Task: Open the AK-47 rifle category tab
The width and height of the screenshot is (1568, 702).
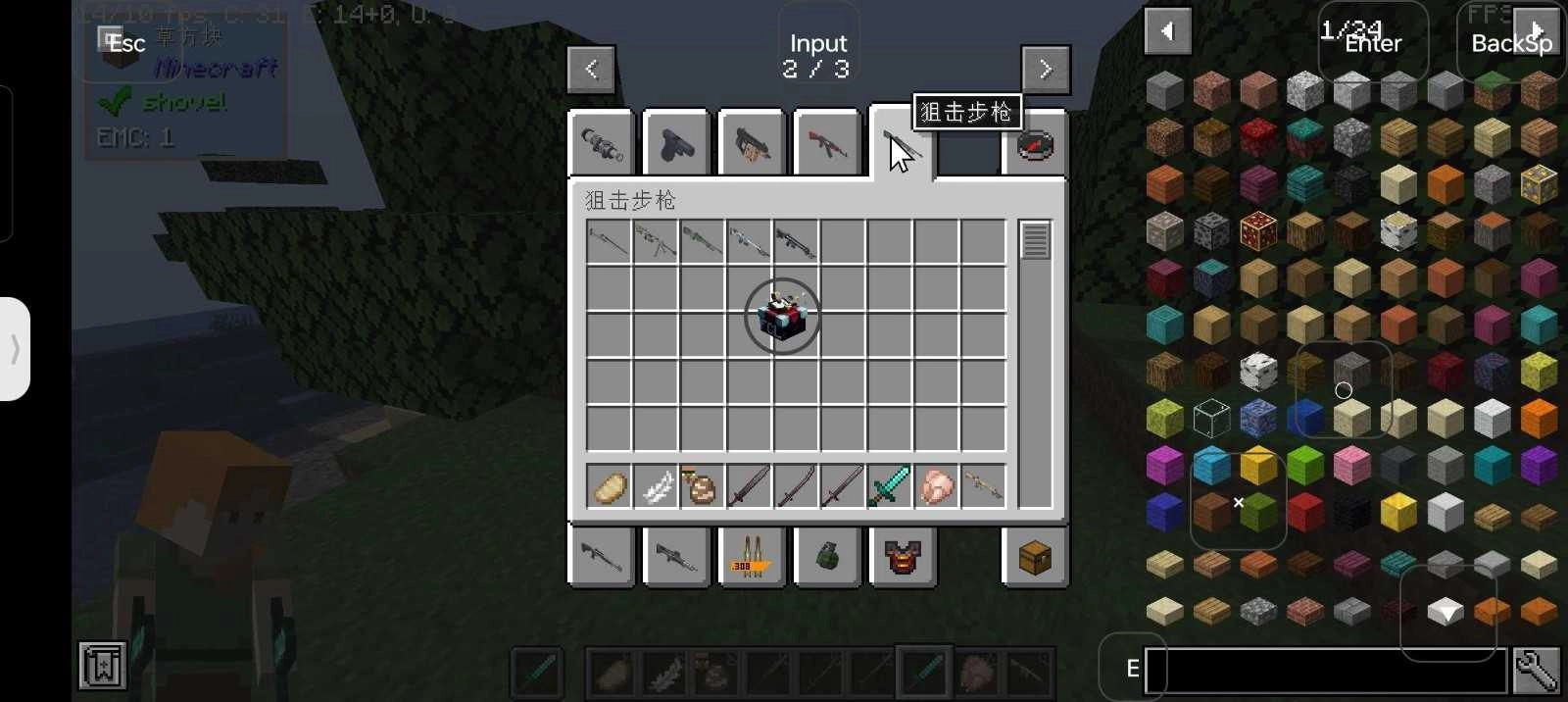Action: (827, 144)
